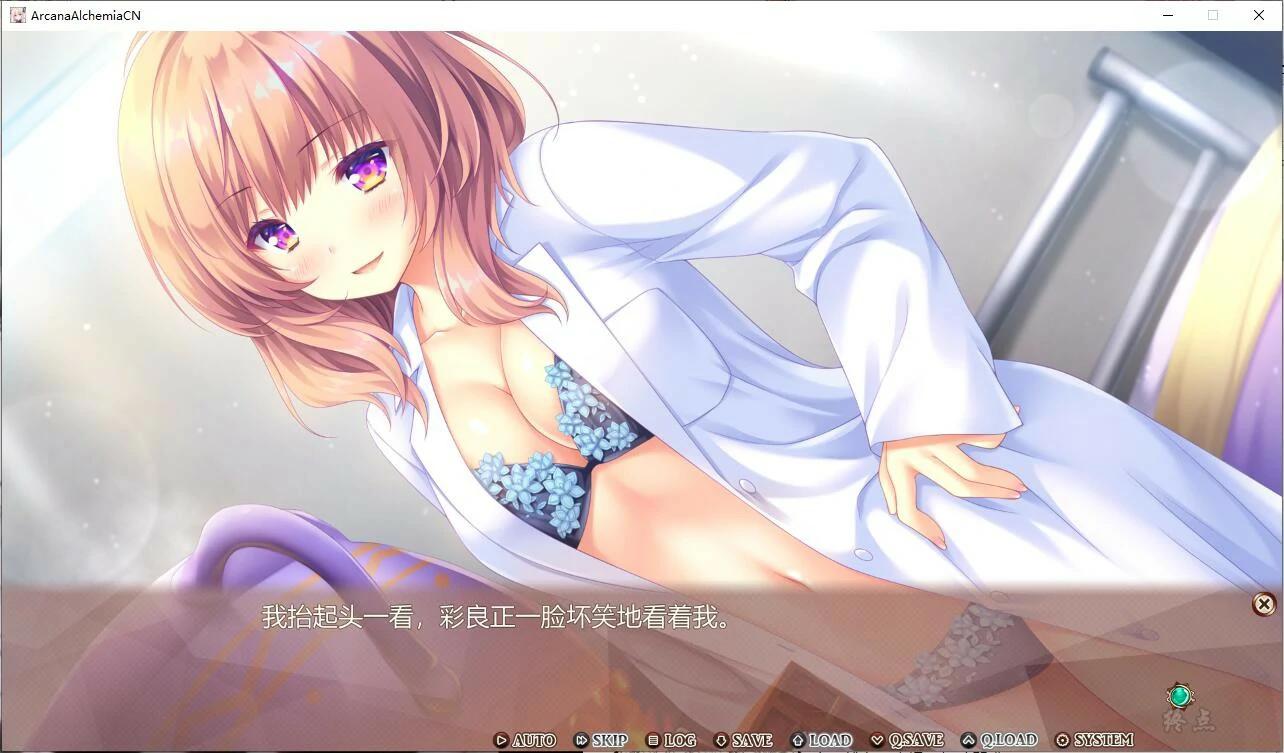
Task: Click the circled-arrow icon beside Q.LOAD
Action: coord(968,740)
